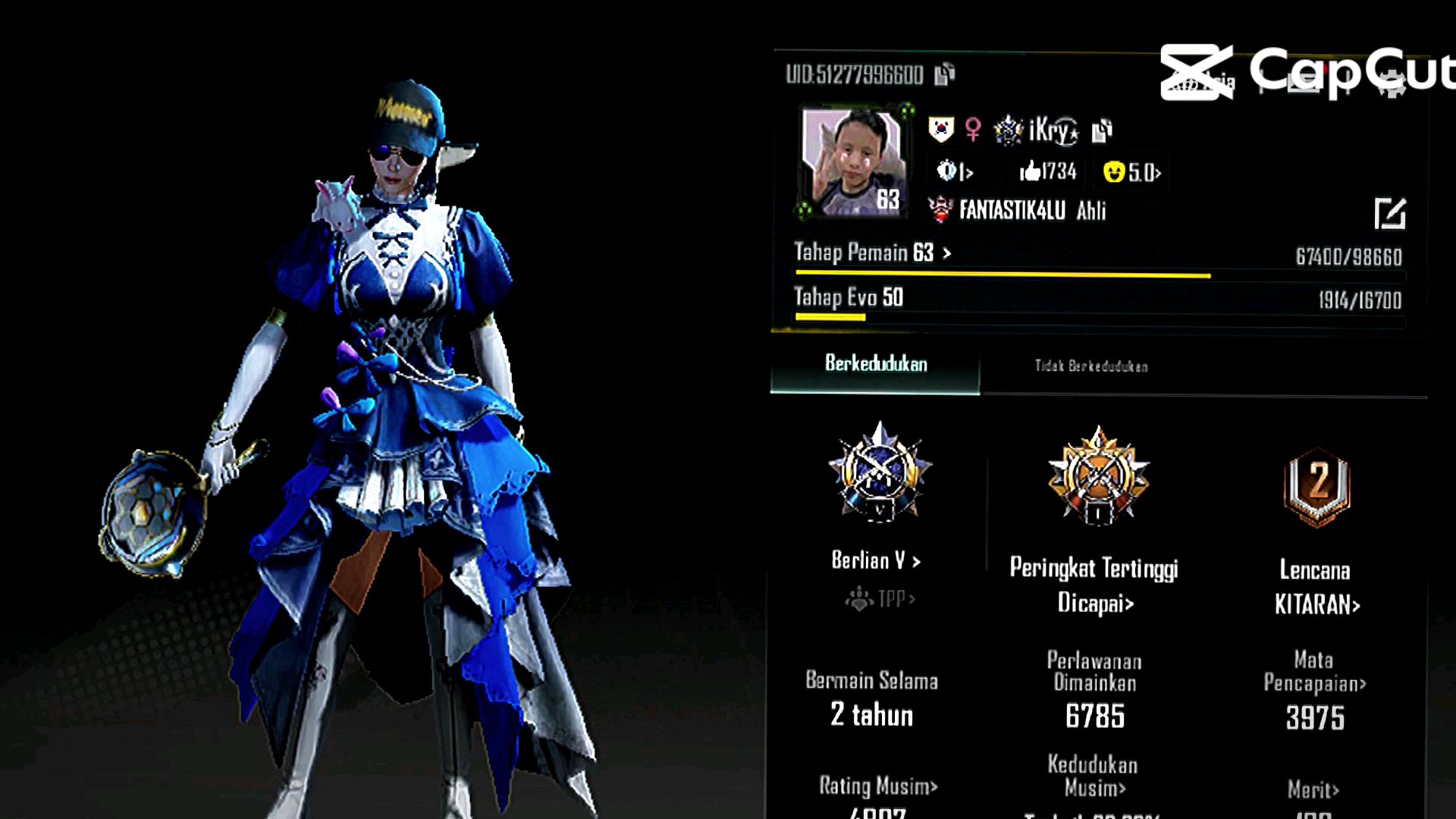View Peringkat Tertinggi Dicapai
The image size is (1456, 819).
pyautogui.click(x=1094, y=585)
